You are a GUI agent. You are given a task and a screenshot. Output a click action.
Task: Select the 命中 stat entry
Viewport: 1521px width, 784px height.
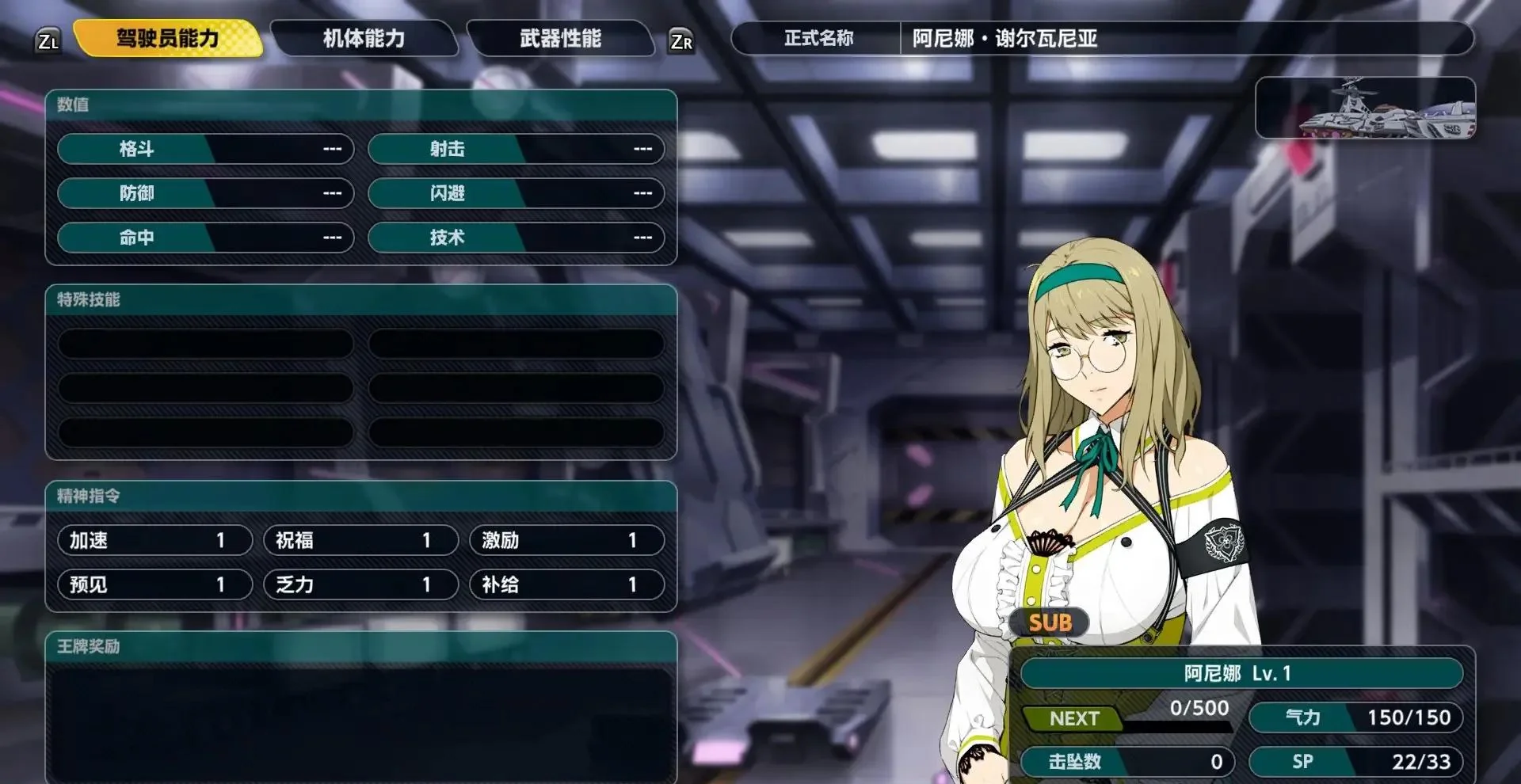pyautogui.click(x=206, y=238)
